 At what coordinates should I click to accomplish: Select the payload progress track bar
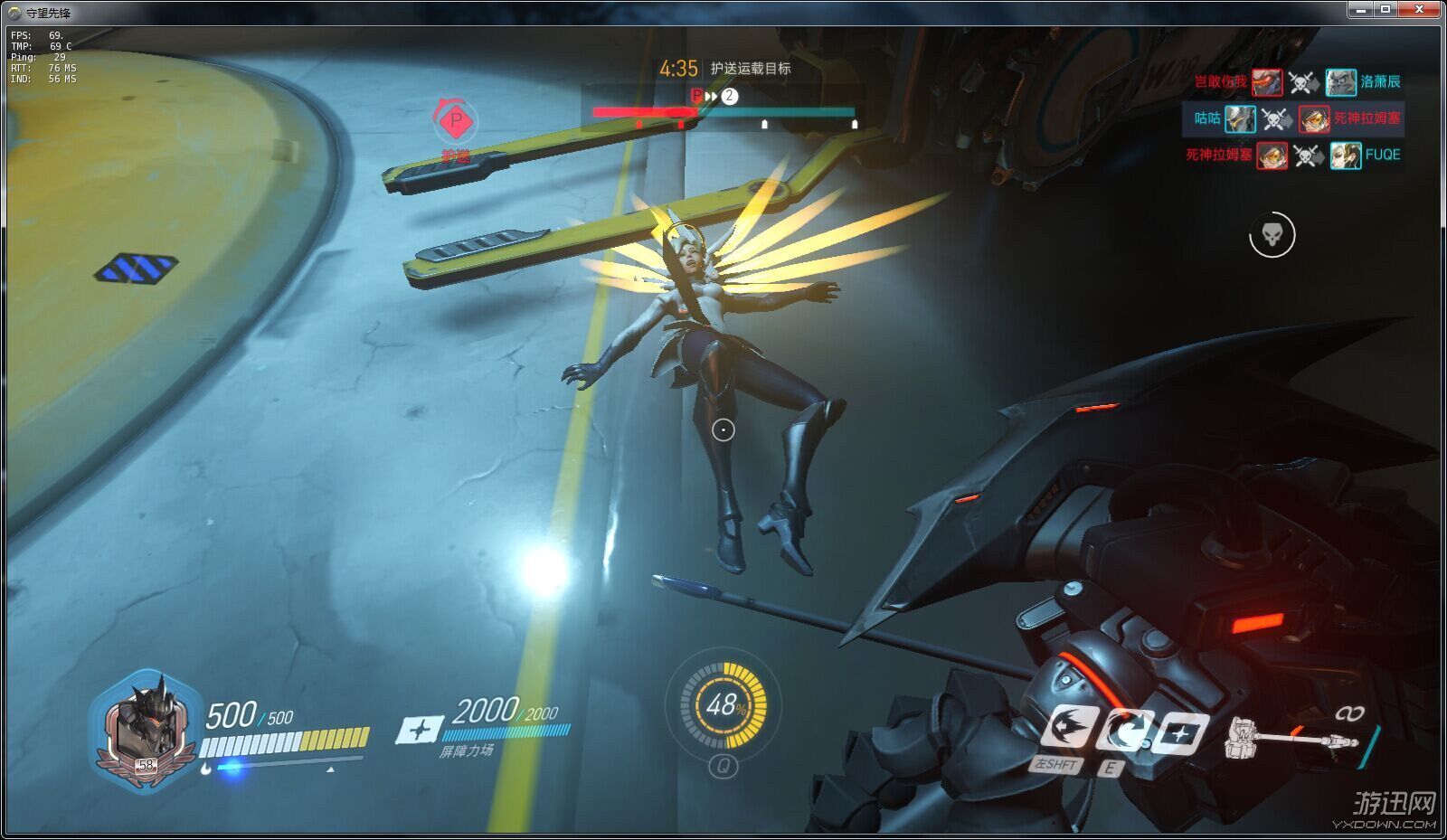723,113
